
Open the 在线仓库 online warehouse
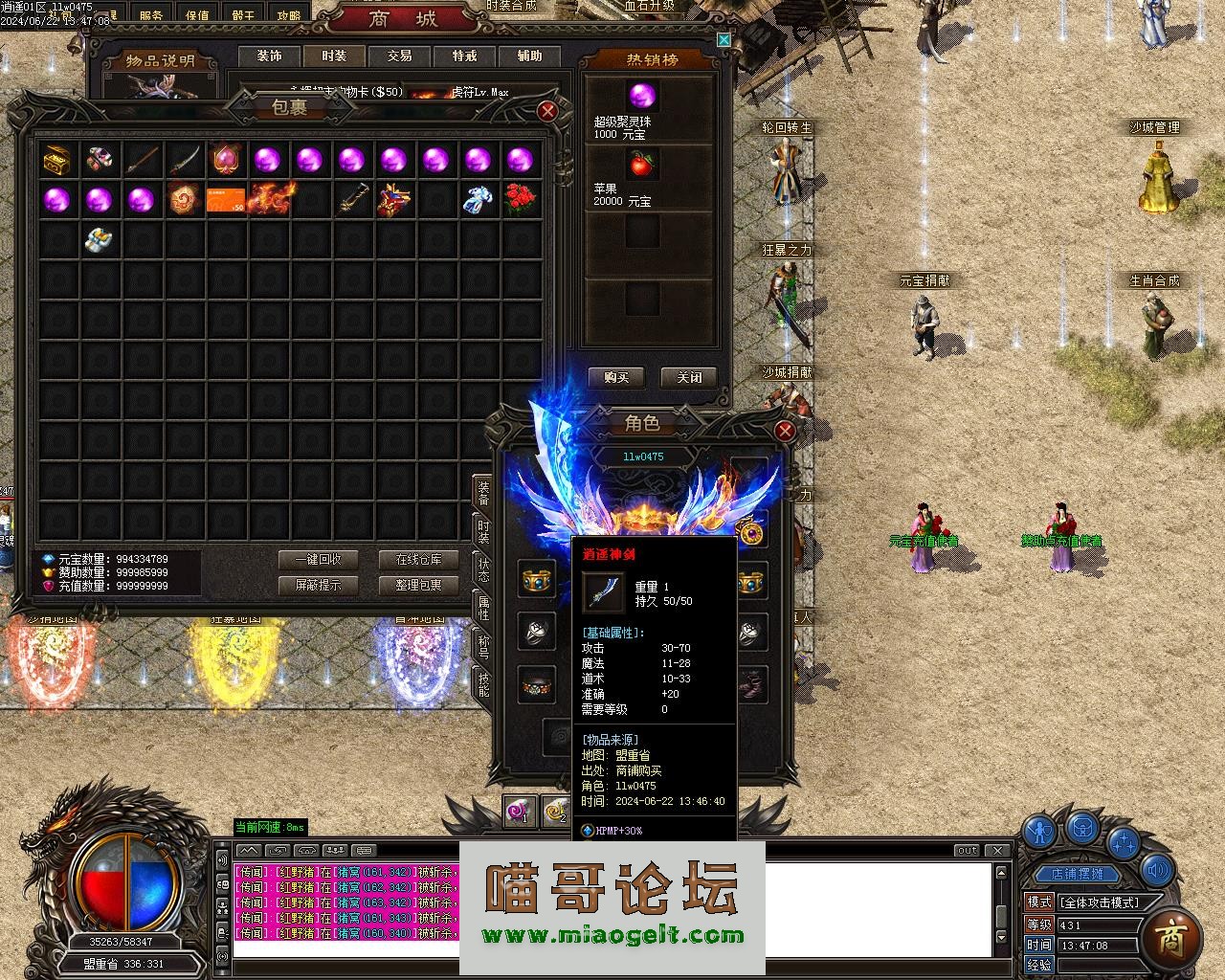(x=419, y=560)
